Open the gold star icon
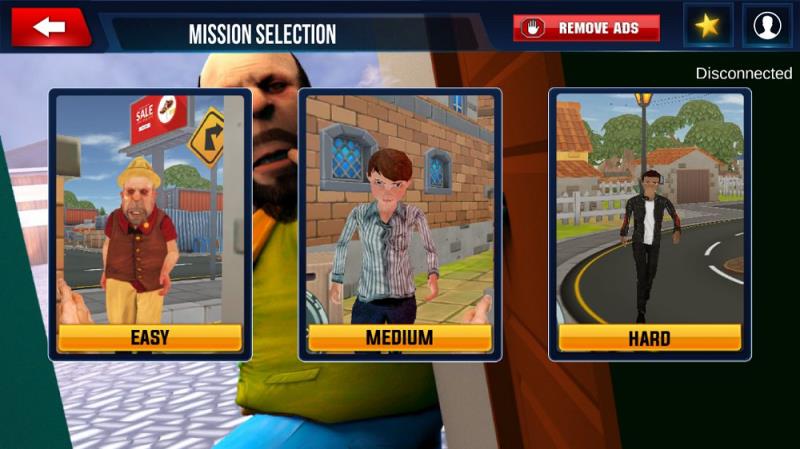Viewport: 800px width, 449px height. [708, 27]
